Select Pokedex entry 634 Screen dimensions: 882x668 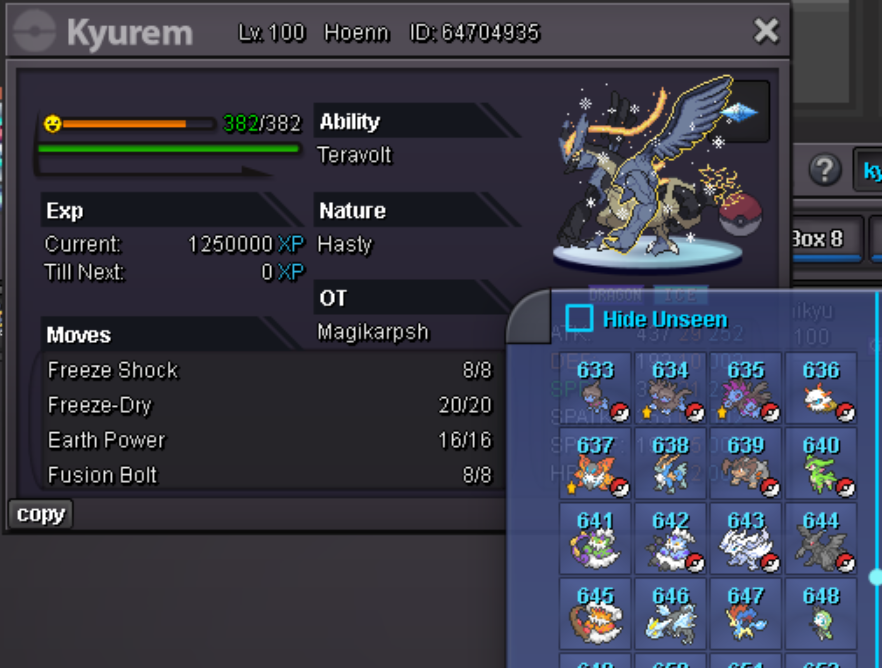(670, 387)
